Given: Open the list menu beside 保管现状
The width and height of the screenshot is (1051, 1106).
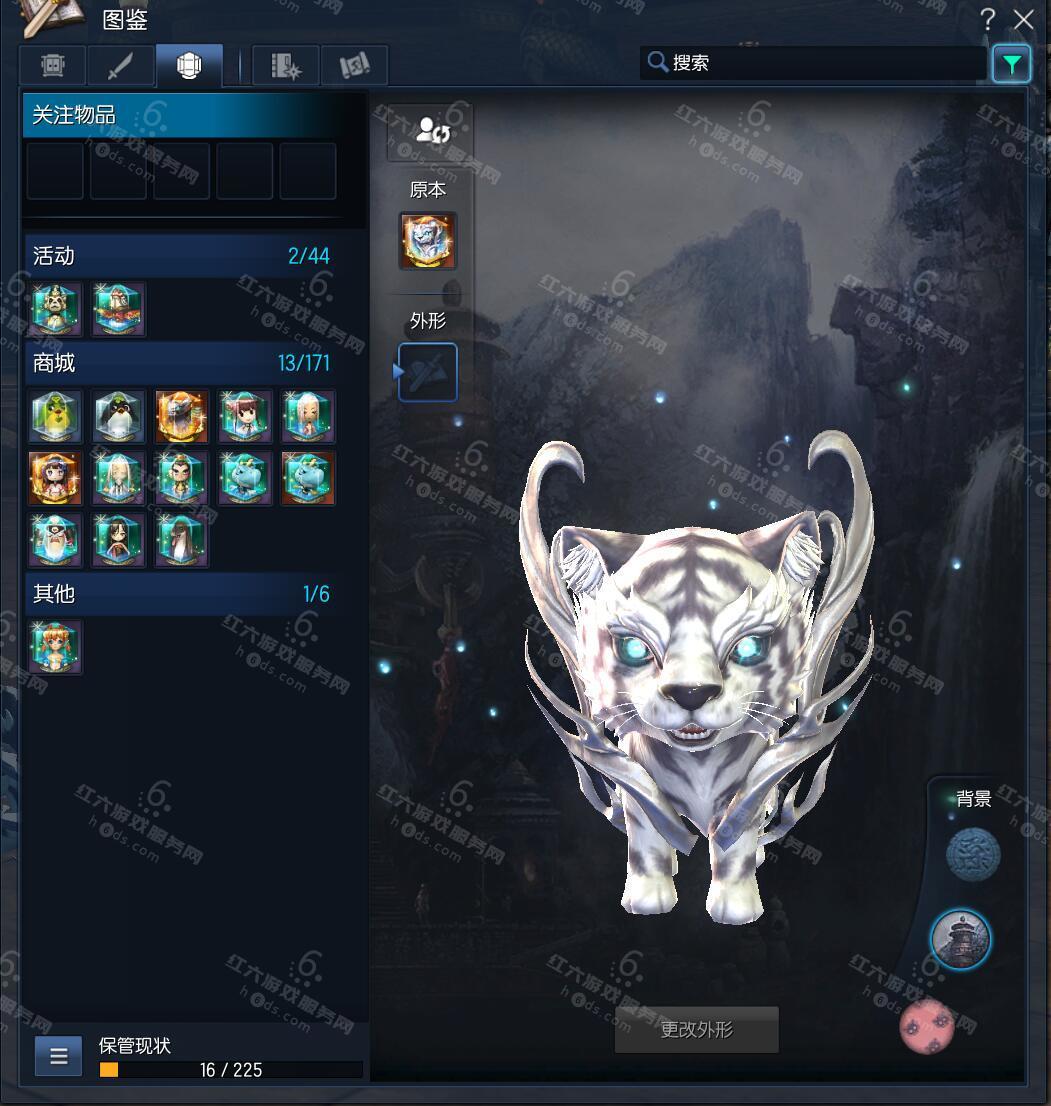Looking at the screenshot, I should click(58, 1056).
